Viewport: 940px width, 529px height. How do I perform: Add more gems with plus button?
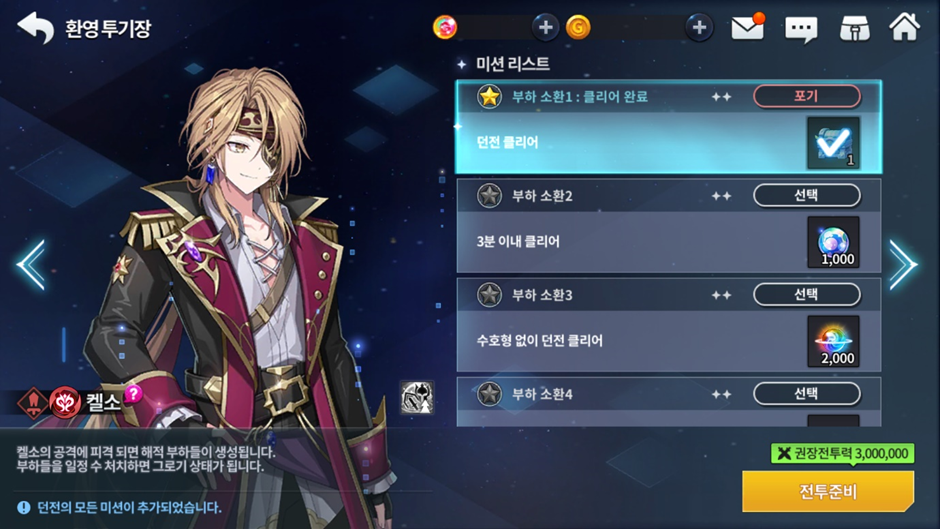pos(545,28)
